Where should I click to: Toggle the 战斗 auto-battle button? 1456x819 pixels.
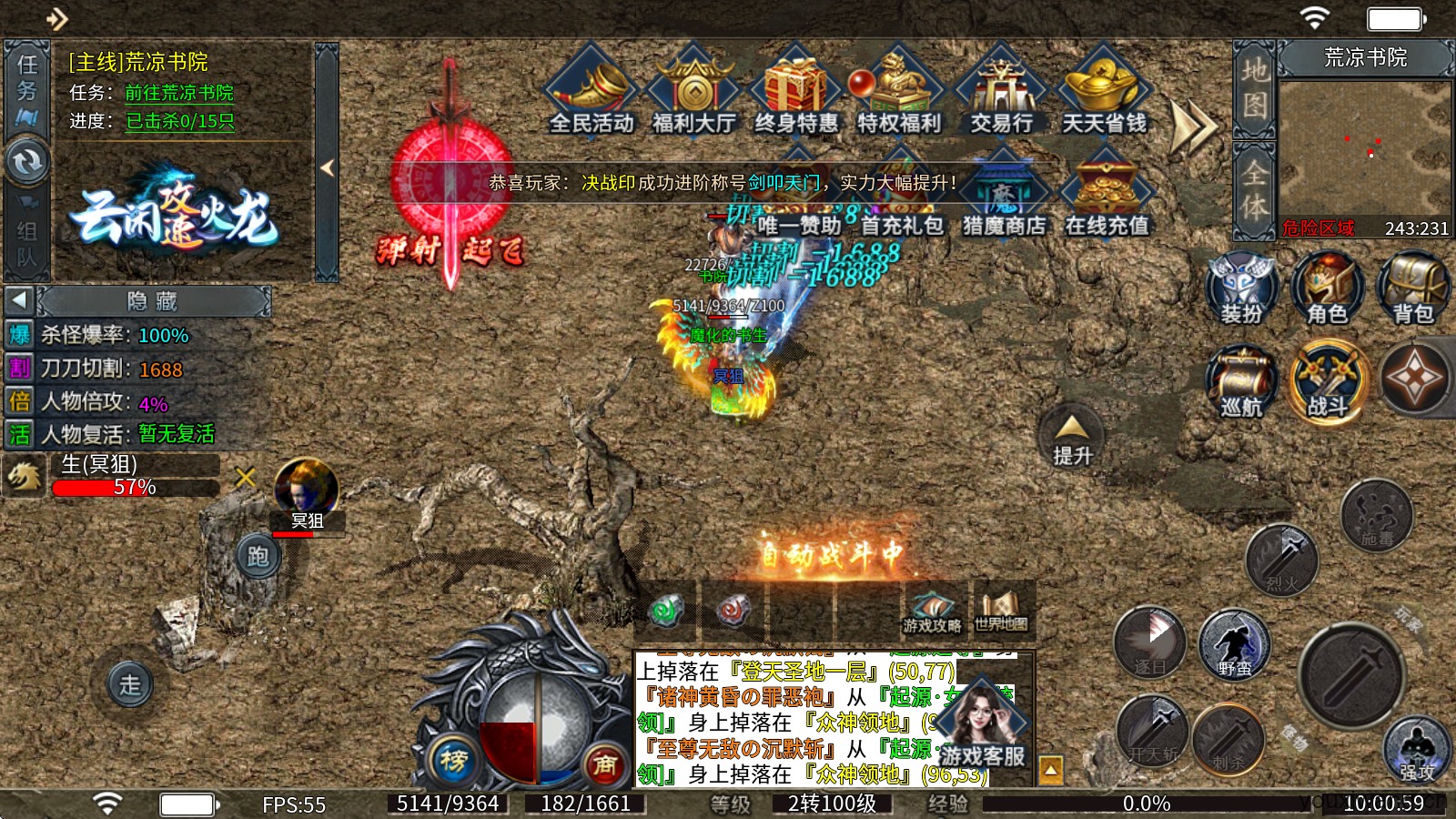click(x=1327, y=382)
